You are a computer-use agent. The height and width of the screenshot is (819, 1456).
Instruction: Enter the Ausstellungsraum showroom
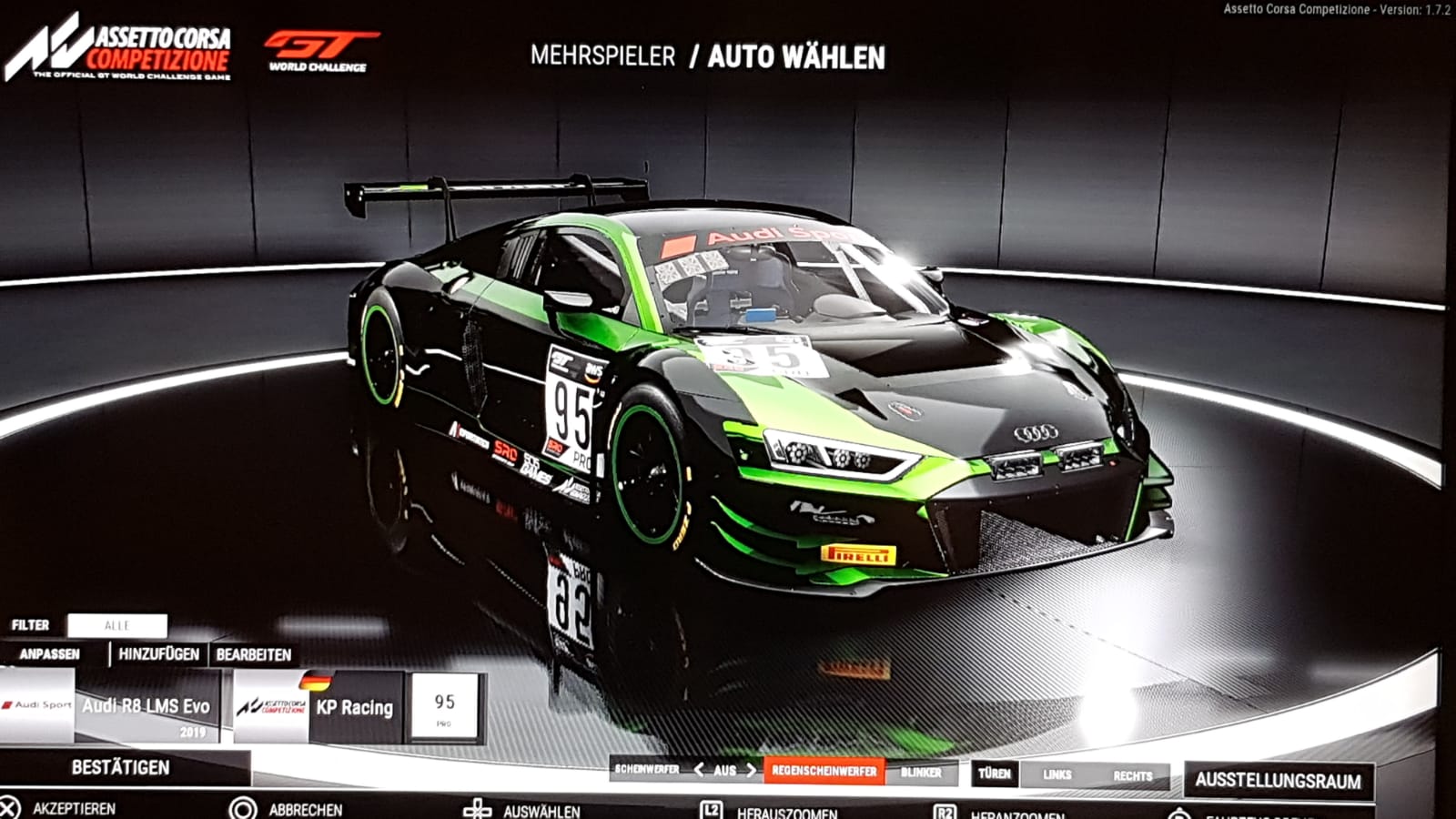pos(1278,780)
